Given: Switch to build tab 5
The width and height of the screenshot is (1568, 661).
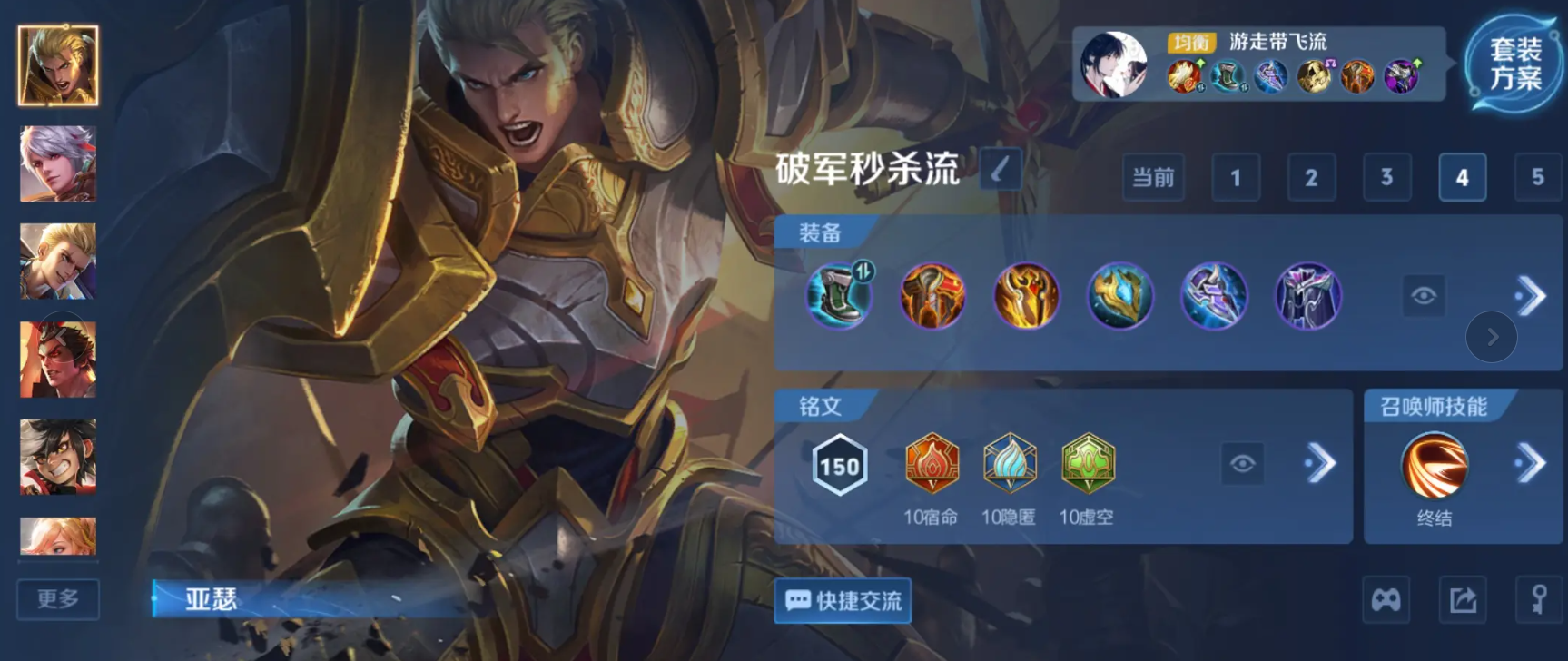Looking at the screenshot, I should tap(1537, 178).
